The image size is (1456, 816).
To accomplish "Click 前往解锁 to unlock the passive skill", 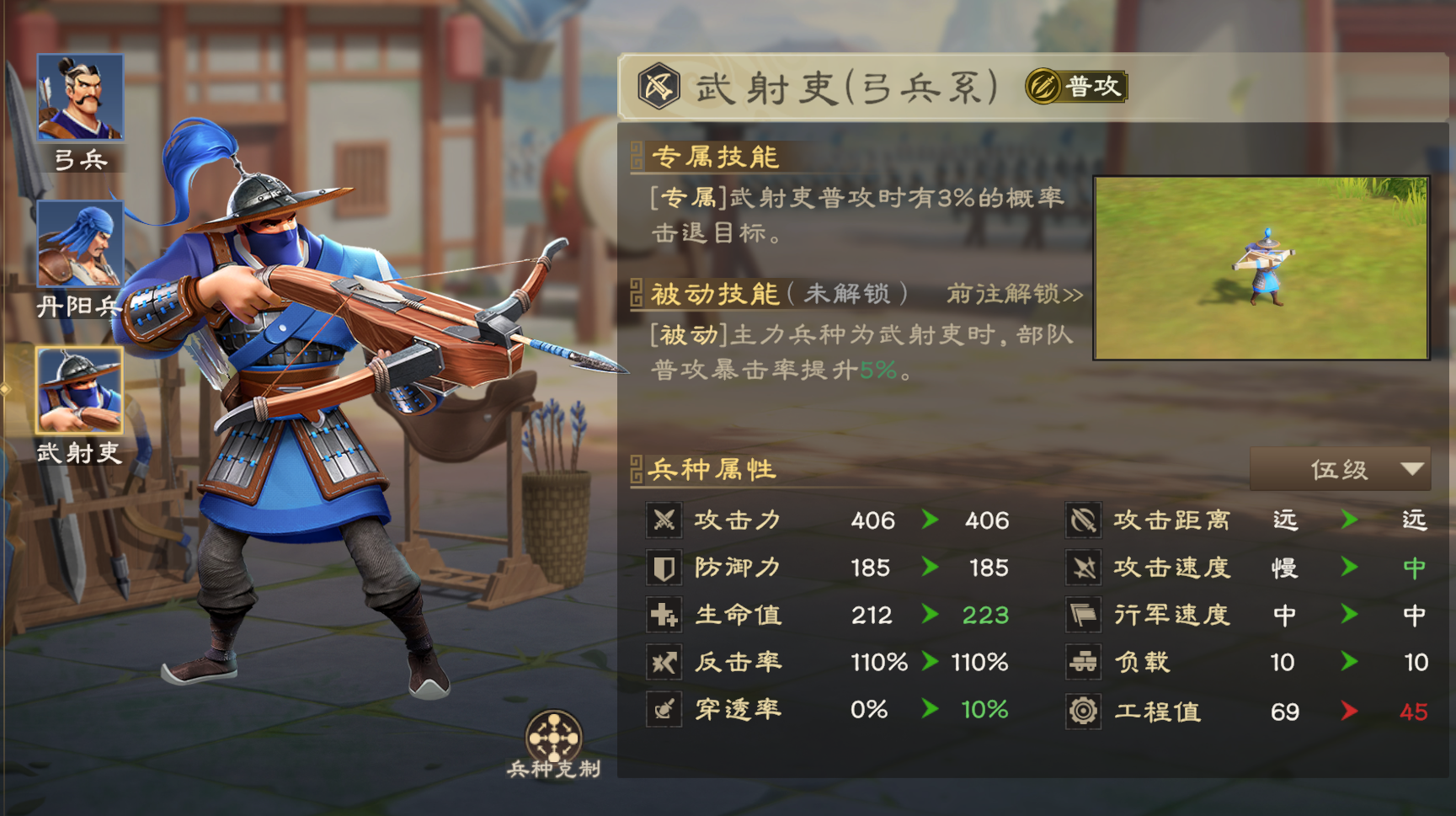I will tap(1012, 295).
